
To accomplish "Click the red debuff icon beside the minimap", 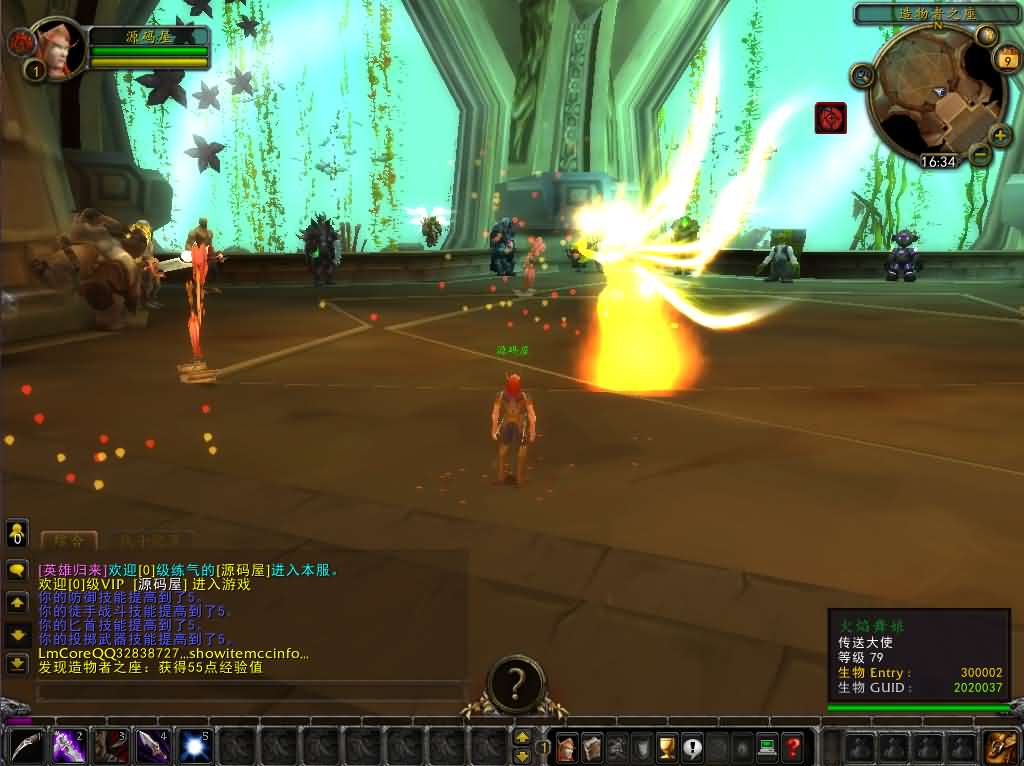I will point(830,118).
